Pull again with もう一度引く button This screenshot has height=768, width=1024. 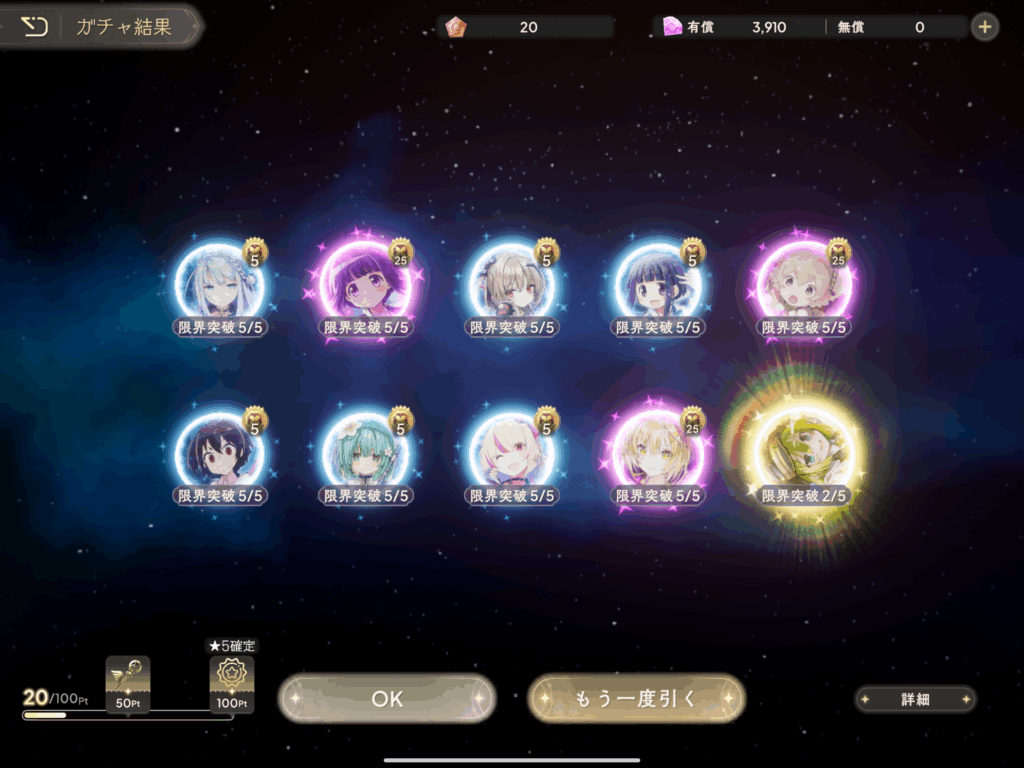[x=636, y=698]
